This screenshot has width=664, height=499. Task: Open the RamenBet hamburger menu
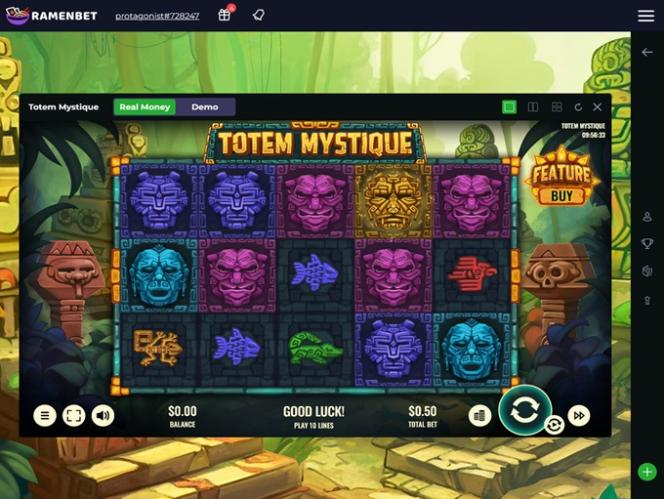[x=646, y=16]
